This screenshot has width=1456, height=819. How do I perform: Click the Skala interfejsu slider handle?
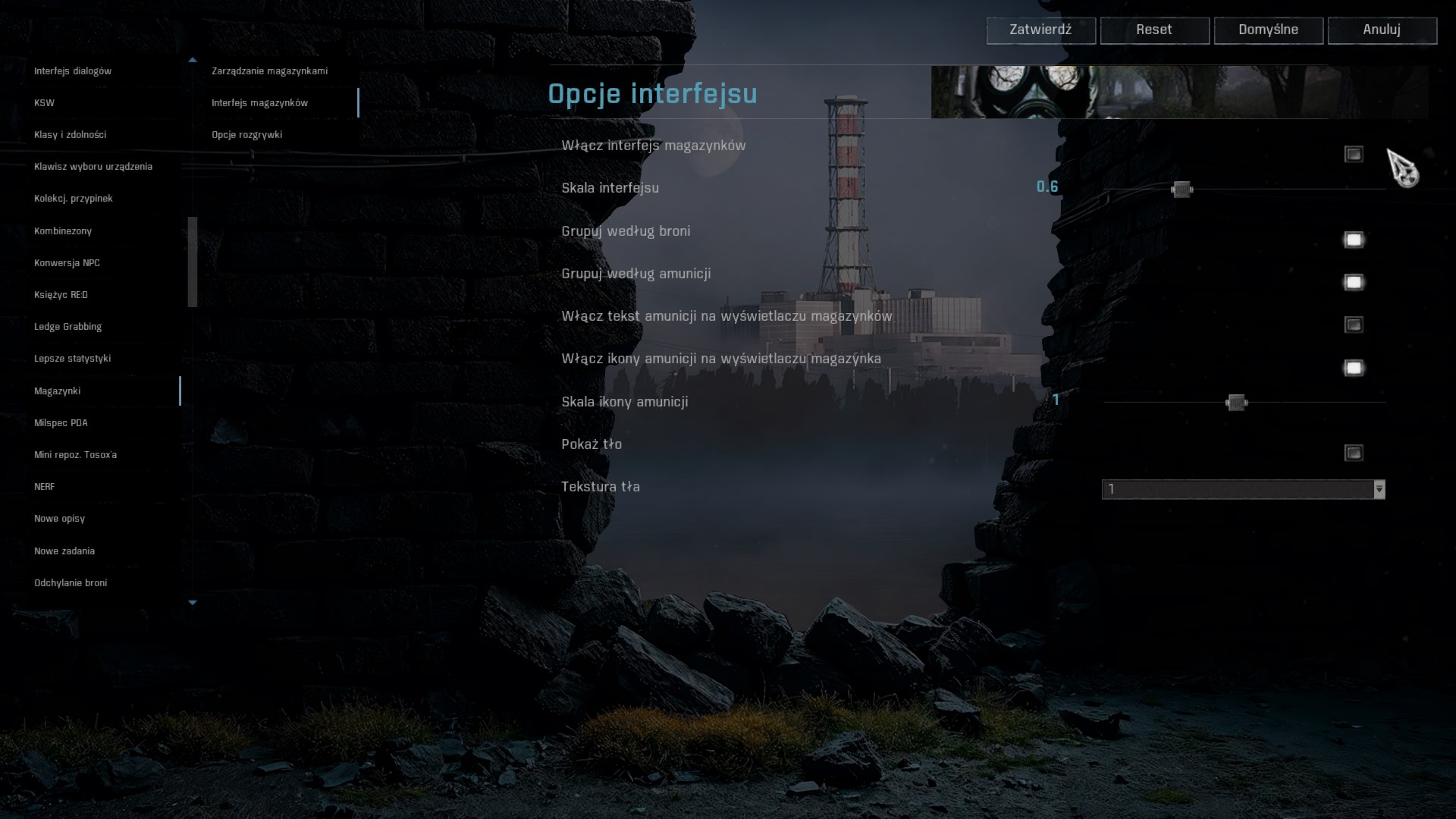tap(1181, 190)
